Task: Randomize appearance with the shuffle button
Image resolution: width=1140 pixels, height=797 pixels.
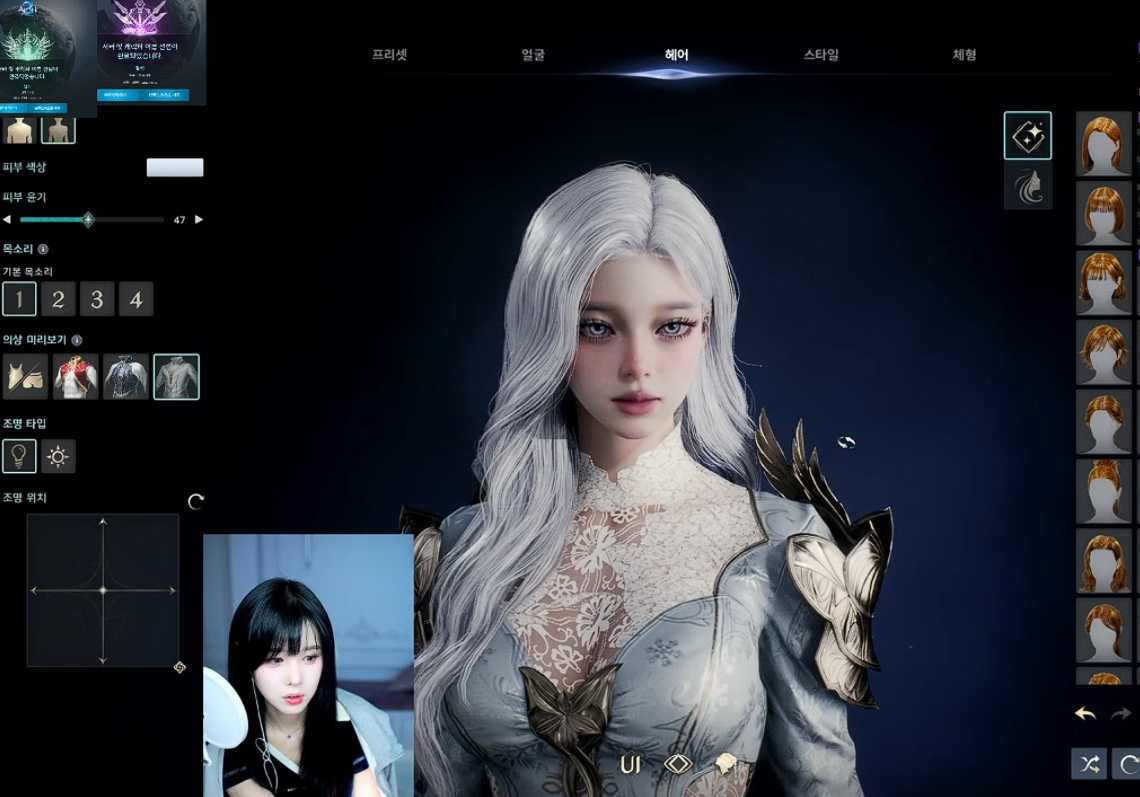Action: coord(1088,764)
